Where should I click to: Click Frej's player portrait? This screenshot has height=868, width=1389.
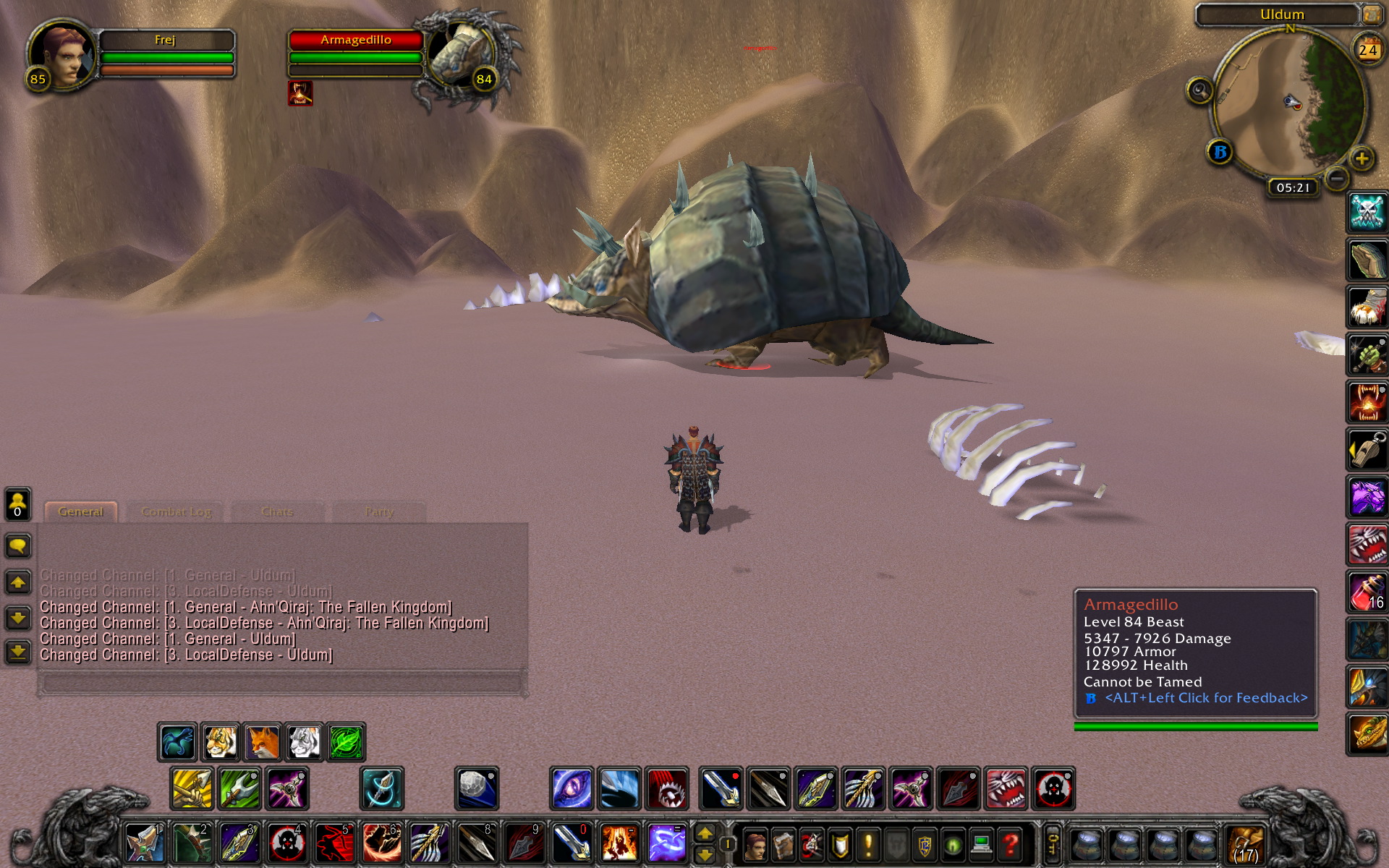(63, 55)
